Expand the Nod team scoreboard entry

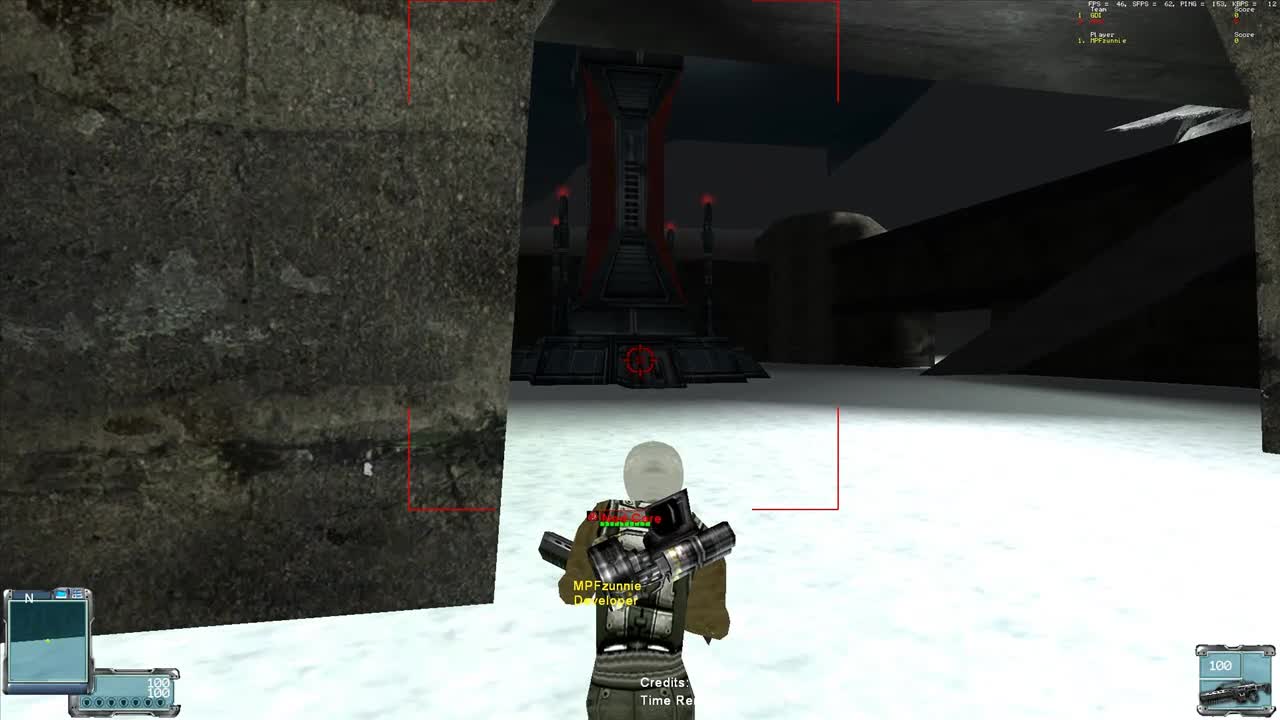[1097, 20]
